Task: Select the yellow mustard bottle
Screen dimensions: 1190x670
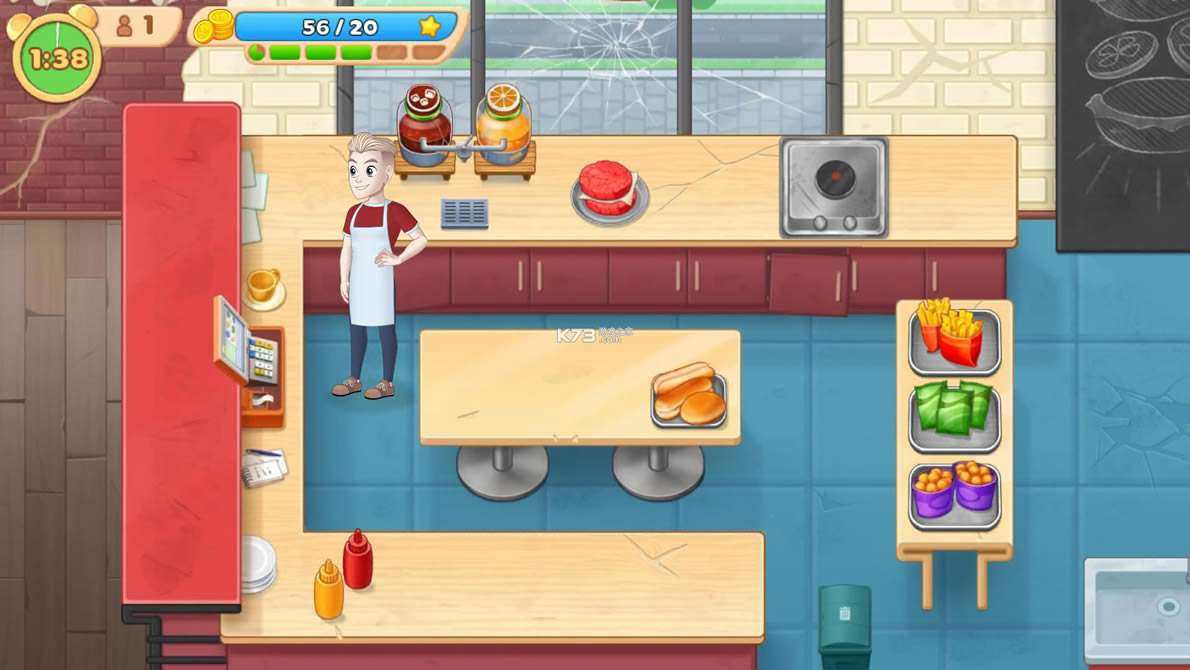Action: click(328, 591)
